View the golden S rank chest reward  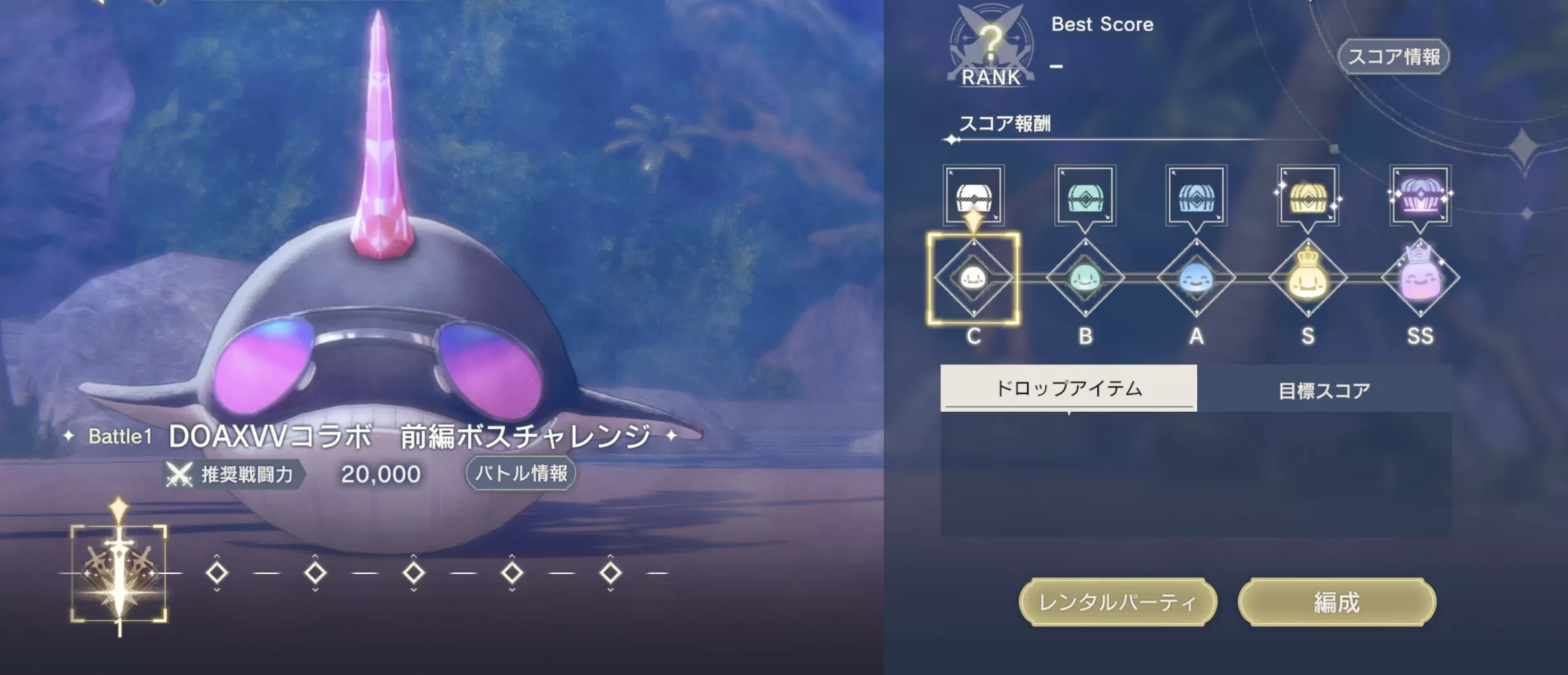pyautogui.click(x=1308, y=196)
